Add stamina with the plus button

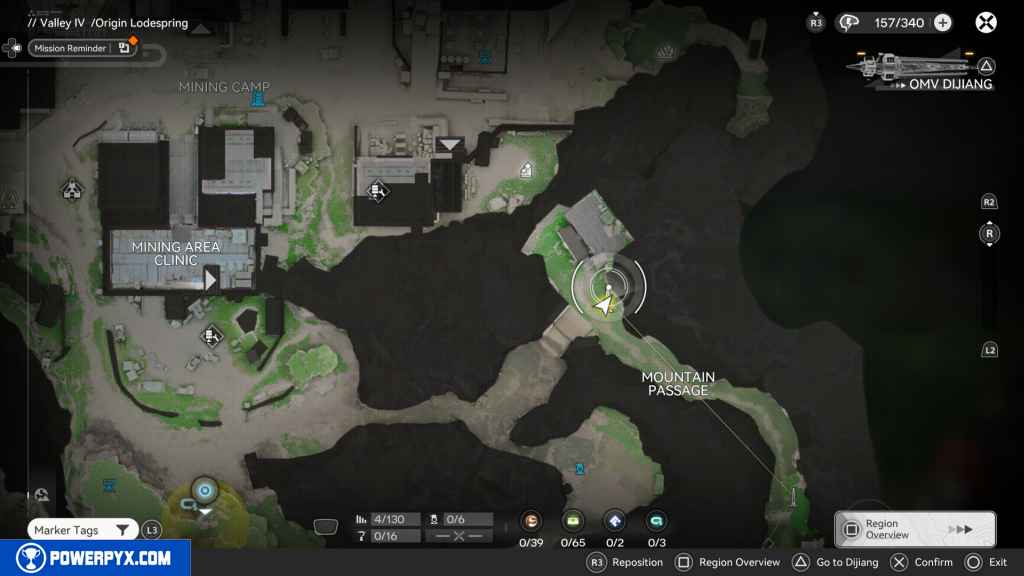(x=942, y=22)
